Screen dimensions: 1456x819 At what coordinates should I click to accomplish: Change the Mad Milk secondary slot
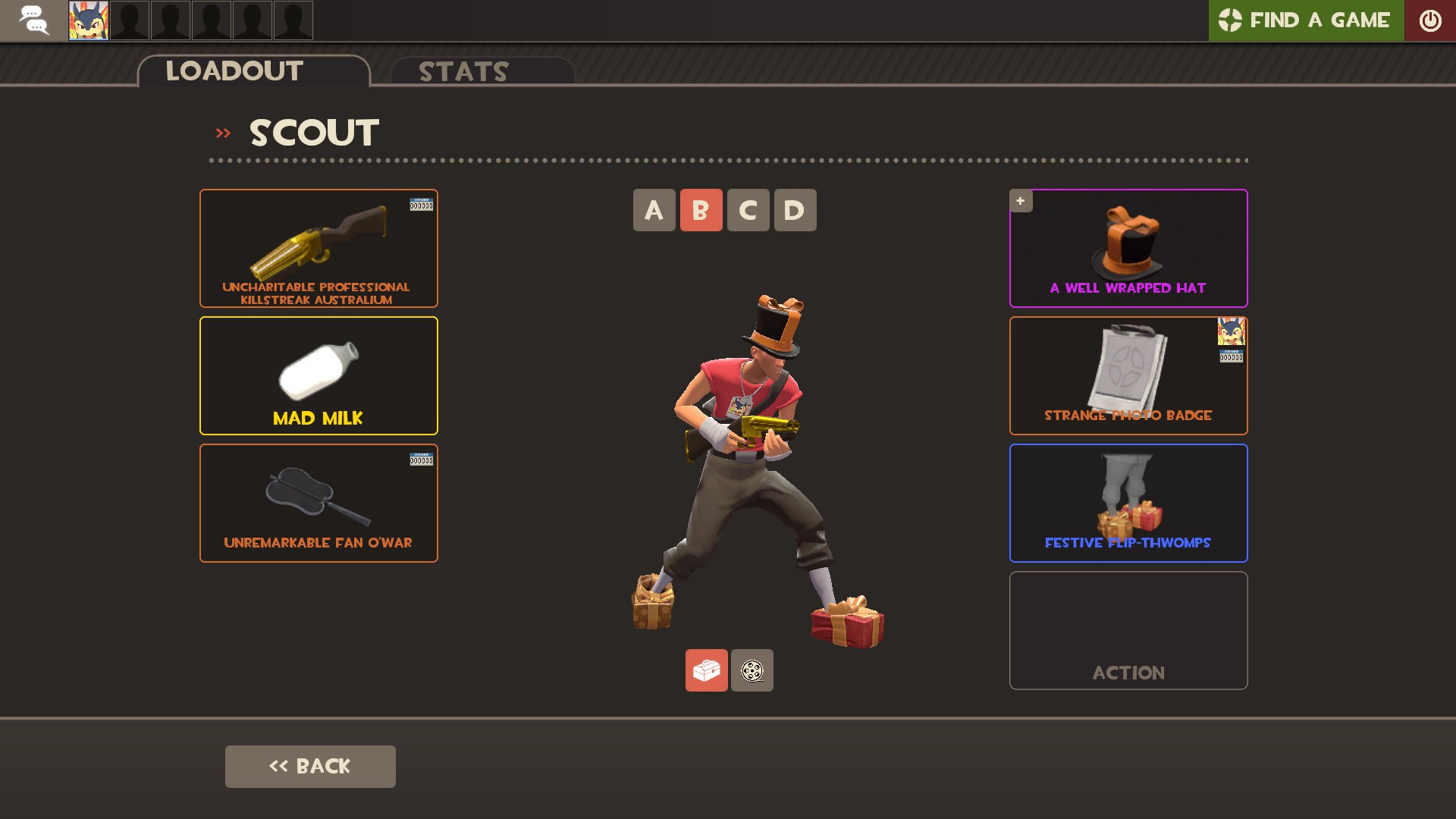click(x=318, y=375)
